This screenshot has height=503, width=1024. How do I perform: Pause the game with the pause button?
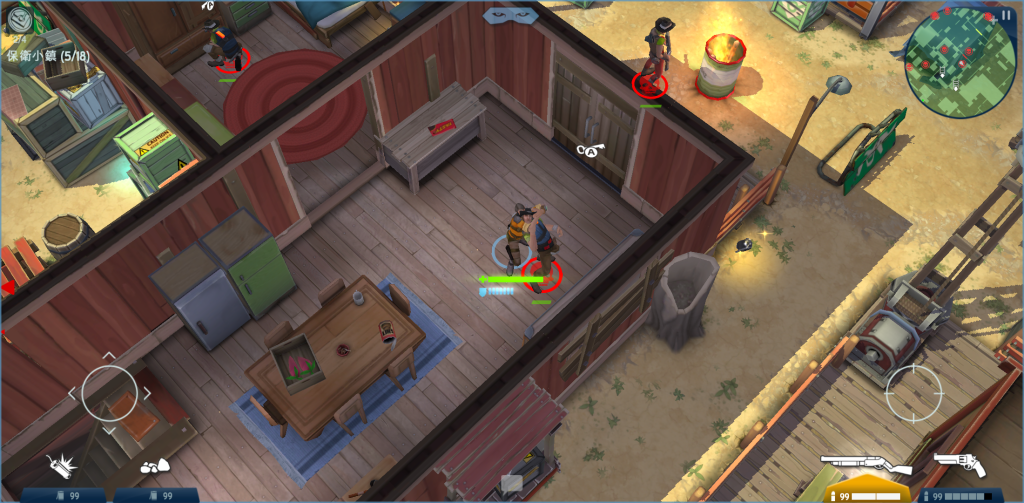point(1006,14)
